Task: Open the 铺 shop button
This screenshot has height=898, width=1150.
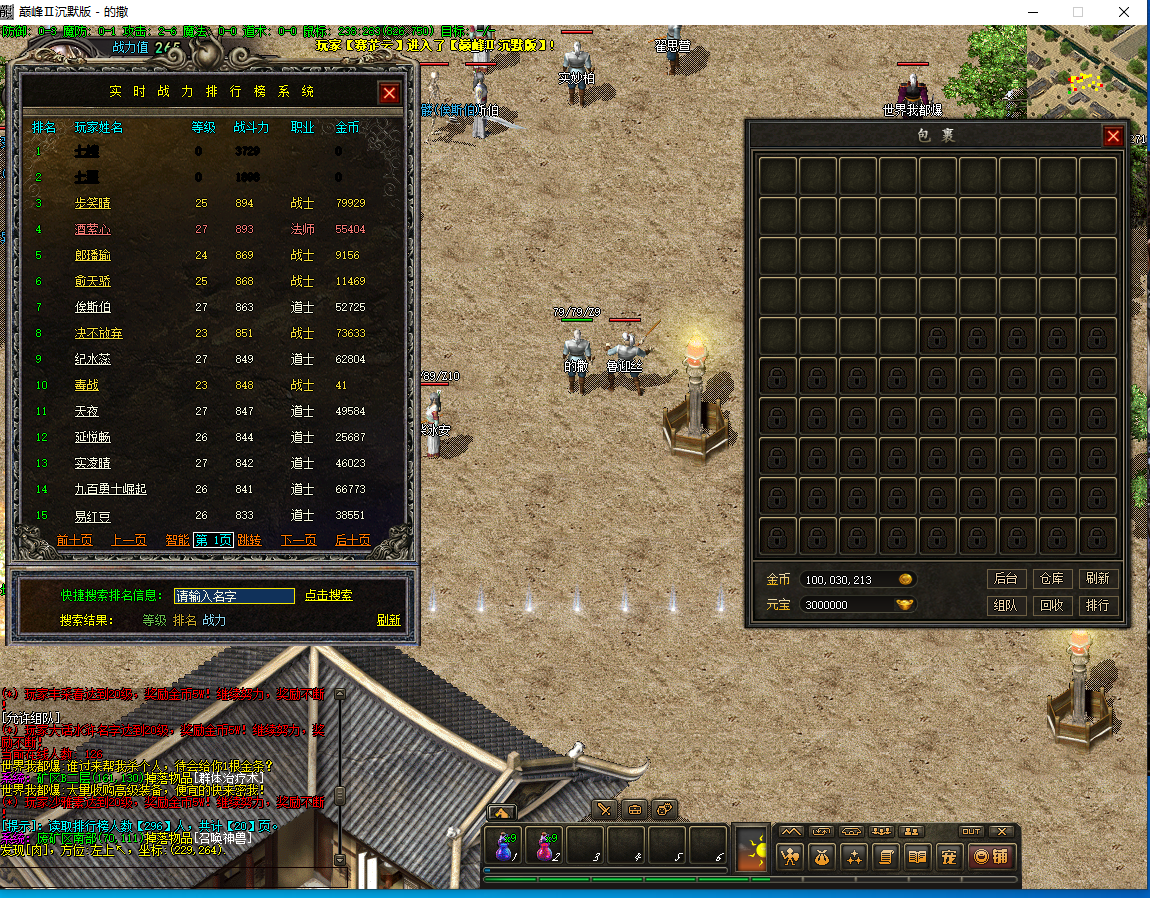Action: coord(990,856)
